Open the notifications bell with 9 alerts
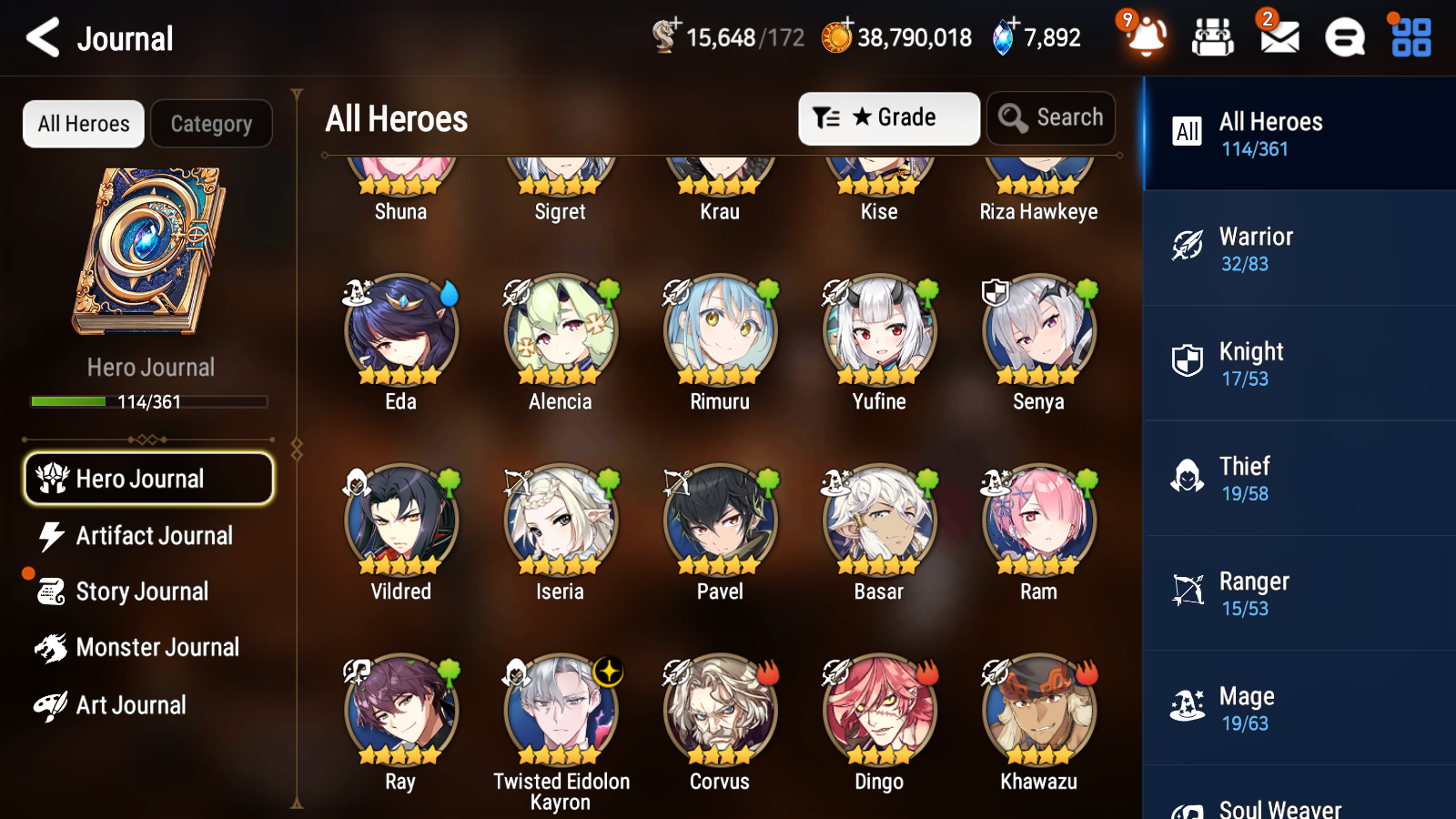Image resolution: width=1456 pixels, height=819 pixels. [x=1147, y=38]
